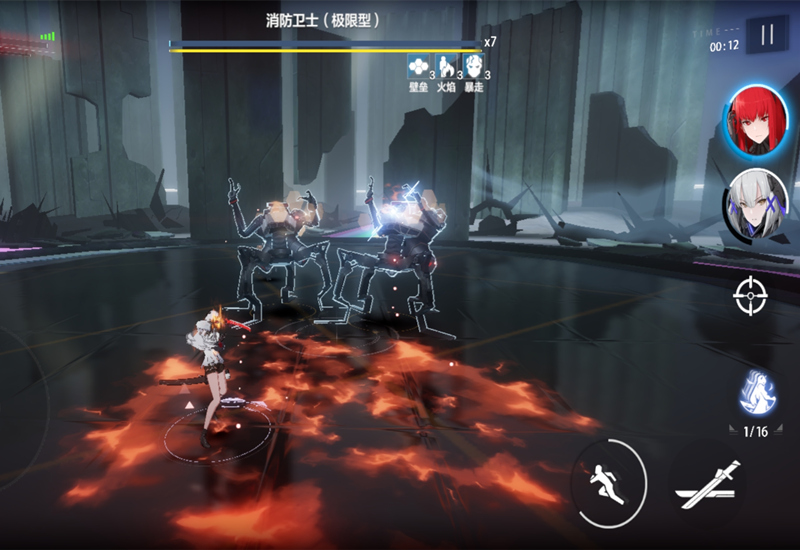Activate the glowing blue signature skill
Screen dimensions: 800x550
coord(758,393)
